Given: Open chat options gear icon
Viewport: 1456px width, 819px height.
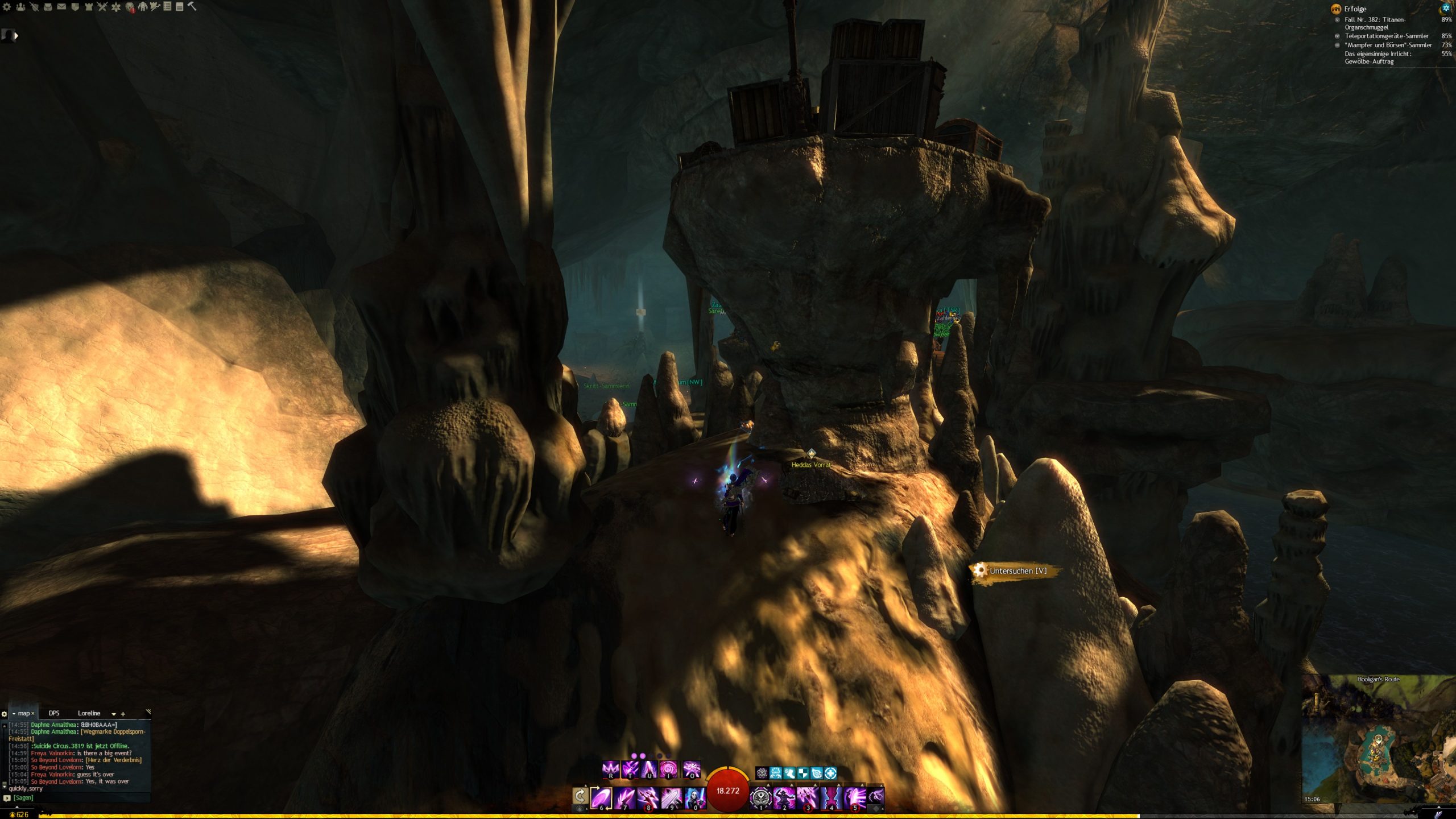Looking at the screenshot, I should pyautogui.click(x=5, y=714).
